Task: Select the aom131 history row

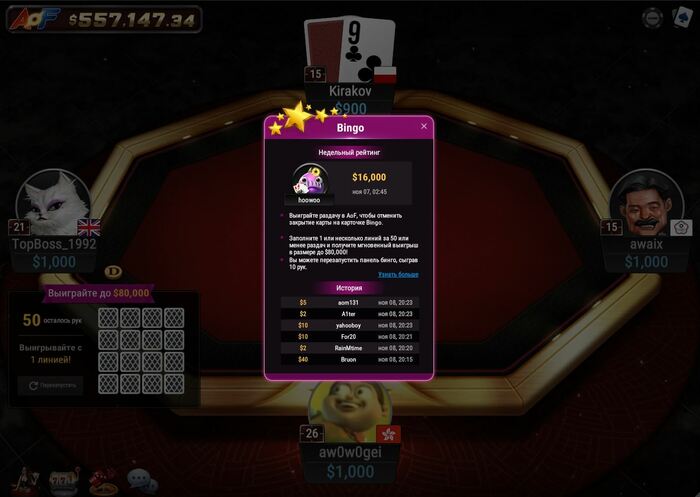Action: (349, 302)
